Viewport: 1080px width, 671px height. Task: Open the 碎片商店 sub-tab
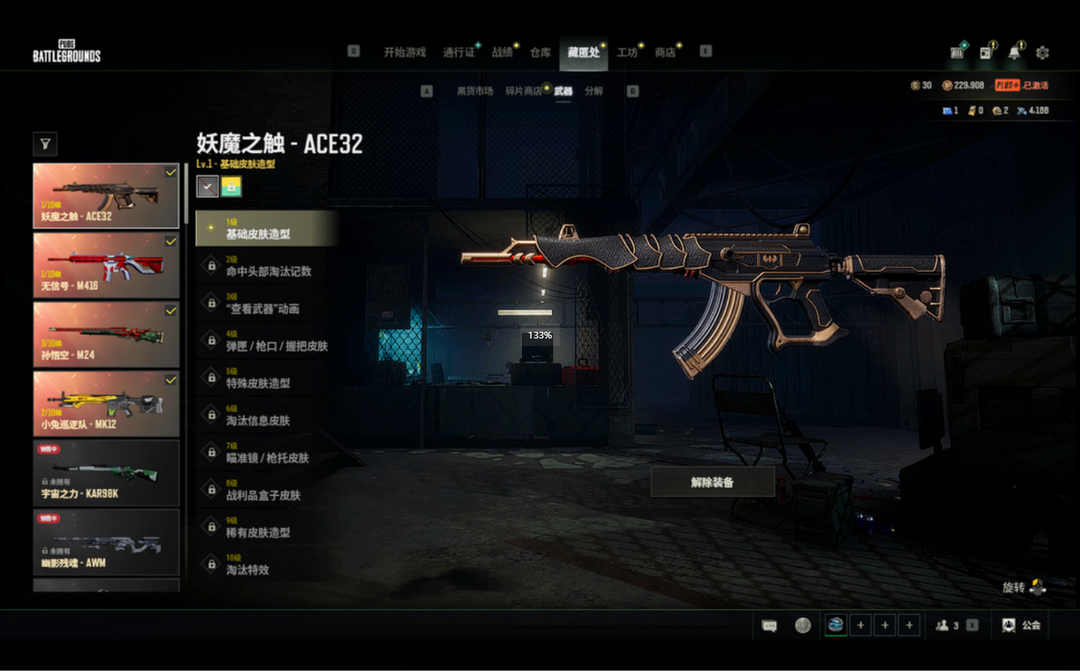pos(523,91)
